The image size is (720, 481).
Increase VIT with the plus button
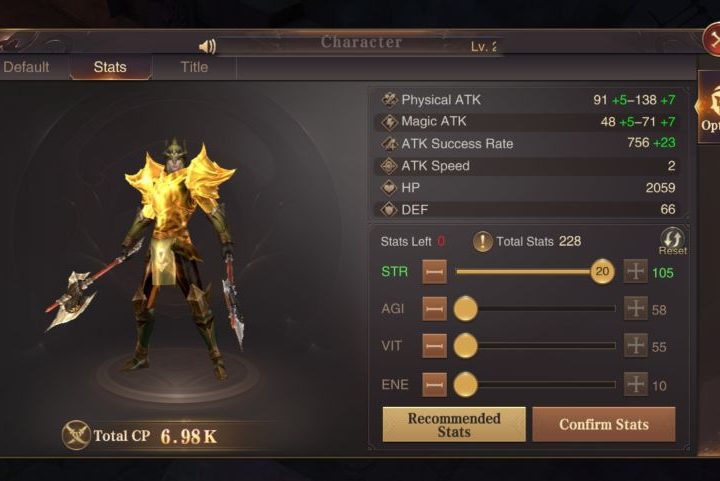pyautogui.click(x=636, y=346)
